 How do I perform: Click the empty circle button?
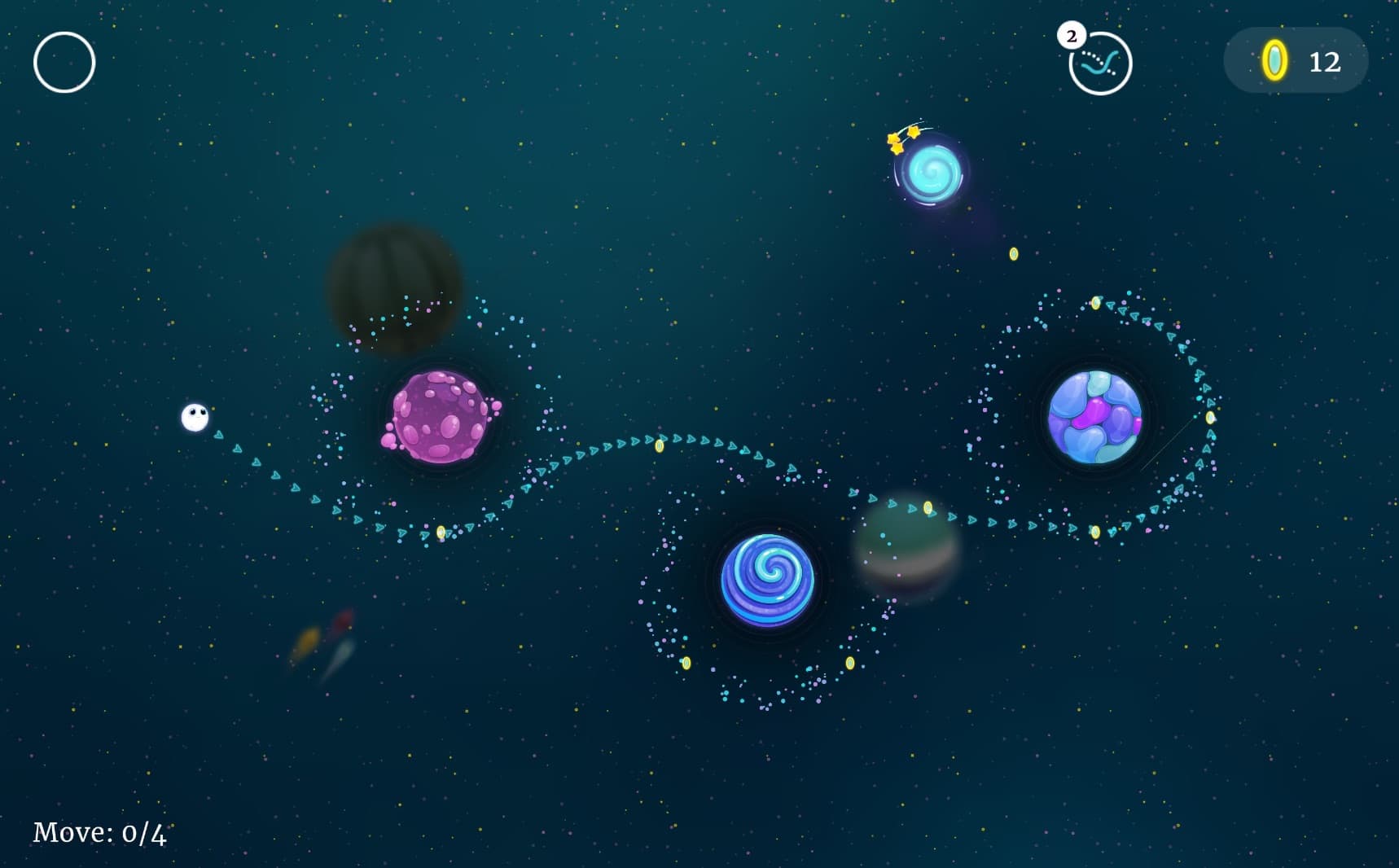(64, 63)
